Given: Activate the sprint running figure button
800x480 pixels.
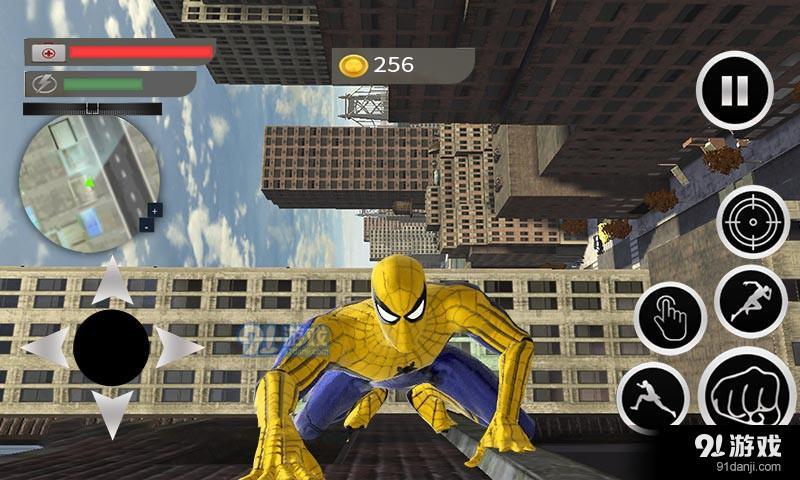Looking at the screenshot, I should coord(752,301).
